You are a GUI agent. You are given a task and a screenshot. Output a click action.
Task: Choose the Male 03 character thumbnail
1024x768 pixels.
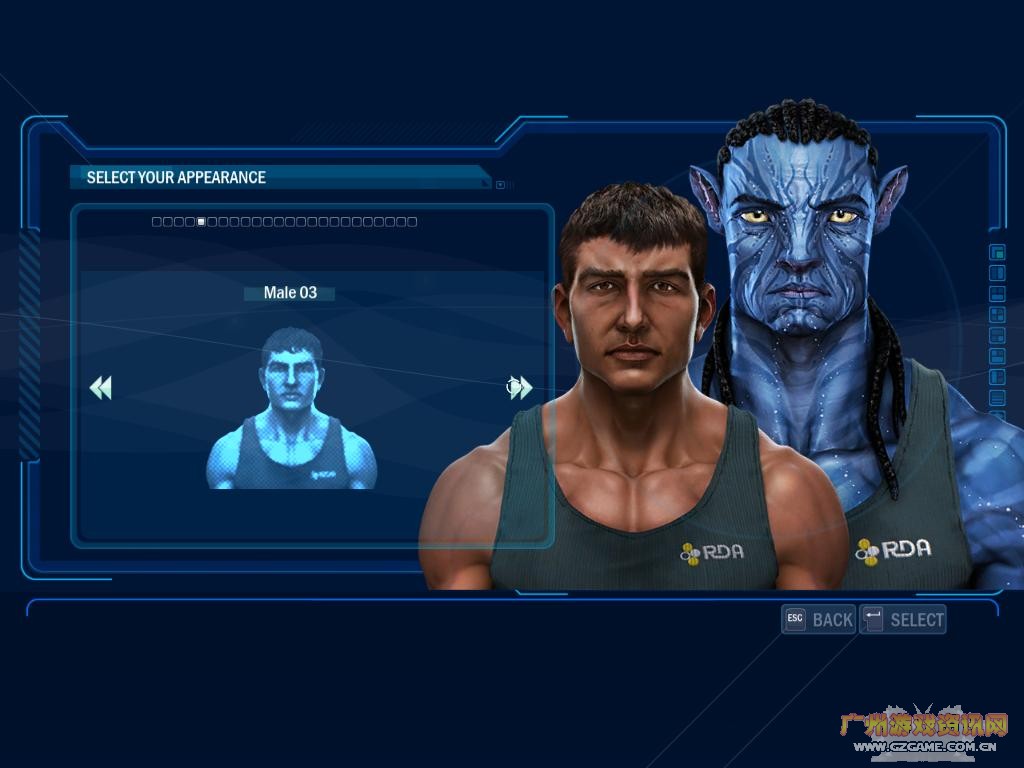(292, 410)
